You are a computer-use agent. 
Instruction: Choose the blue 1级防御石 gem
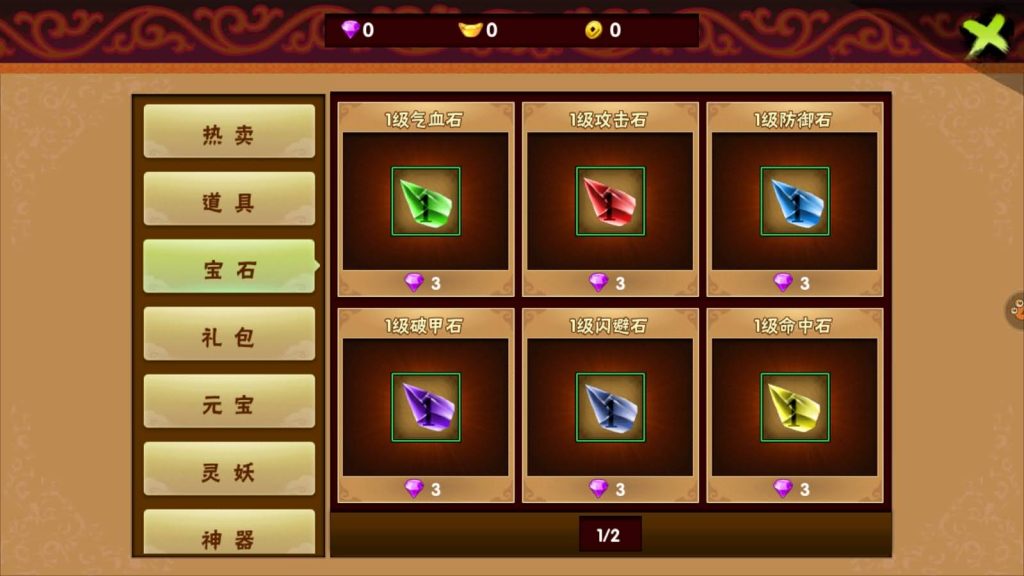pyautogui.click(x=795, y=201)
